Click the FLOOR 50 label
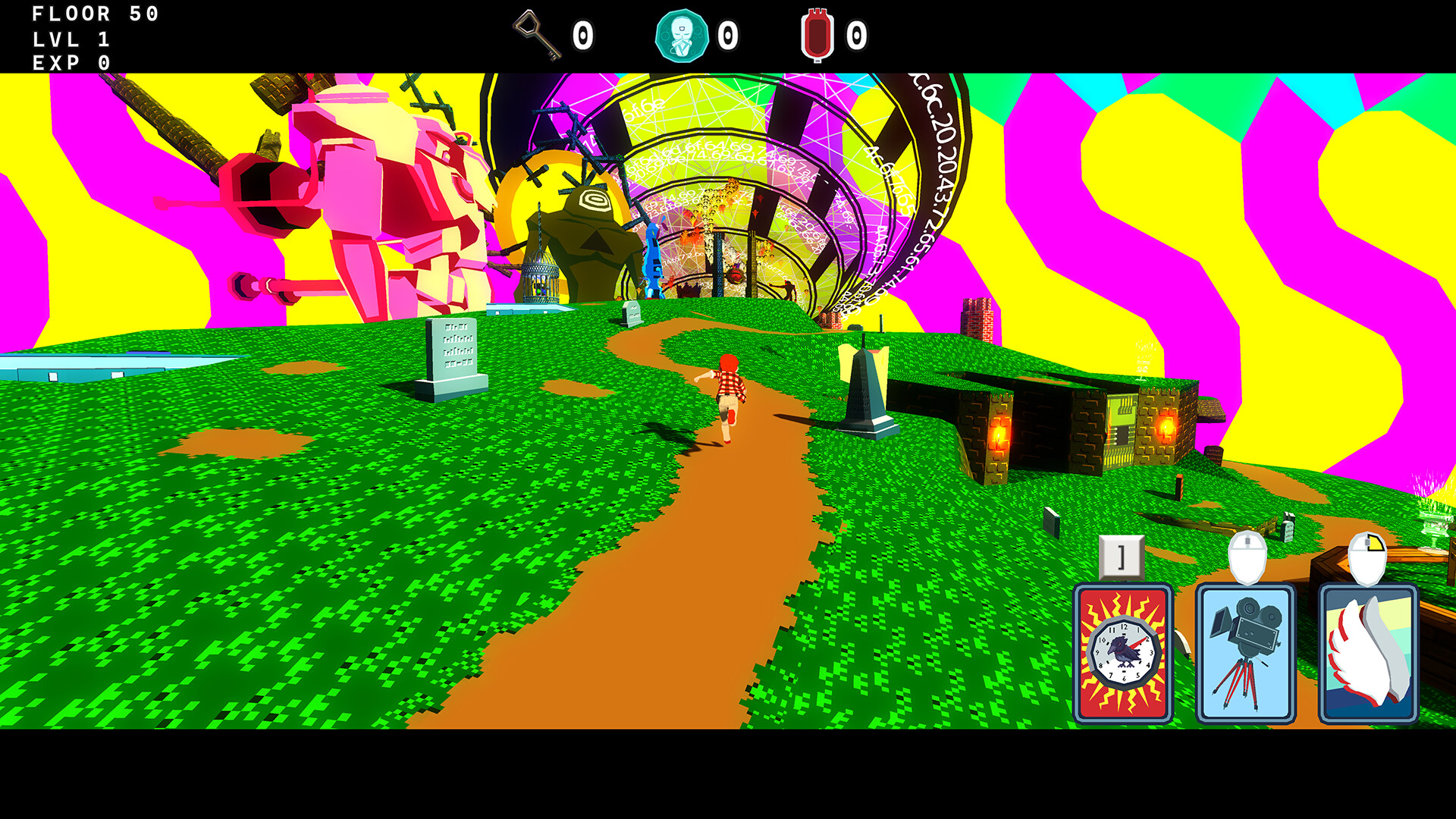Image resolution: width=1456 pixels, height=819 pixels. click(x=95, y=14)
